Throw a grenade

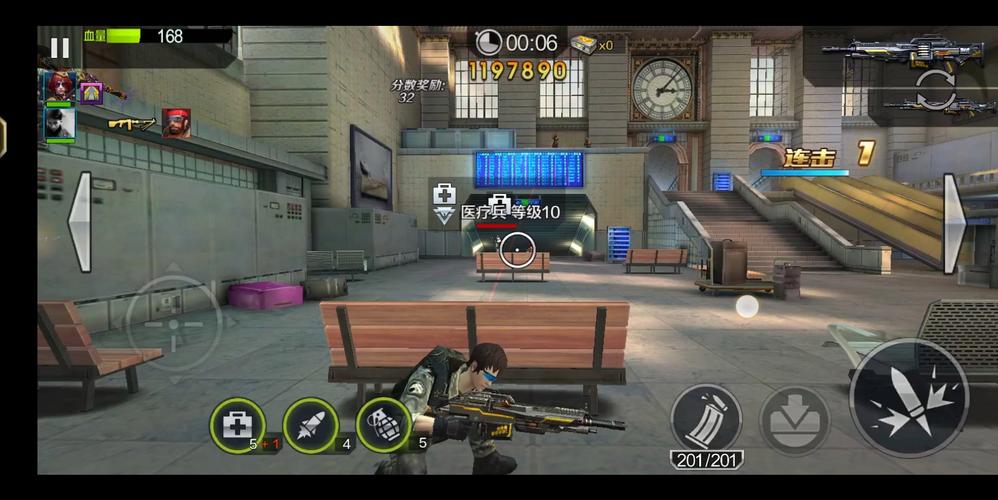383,425
